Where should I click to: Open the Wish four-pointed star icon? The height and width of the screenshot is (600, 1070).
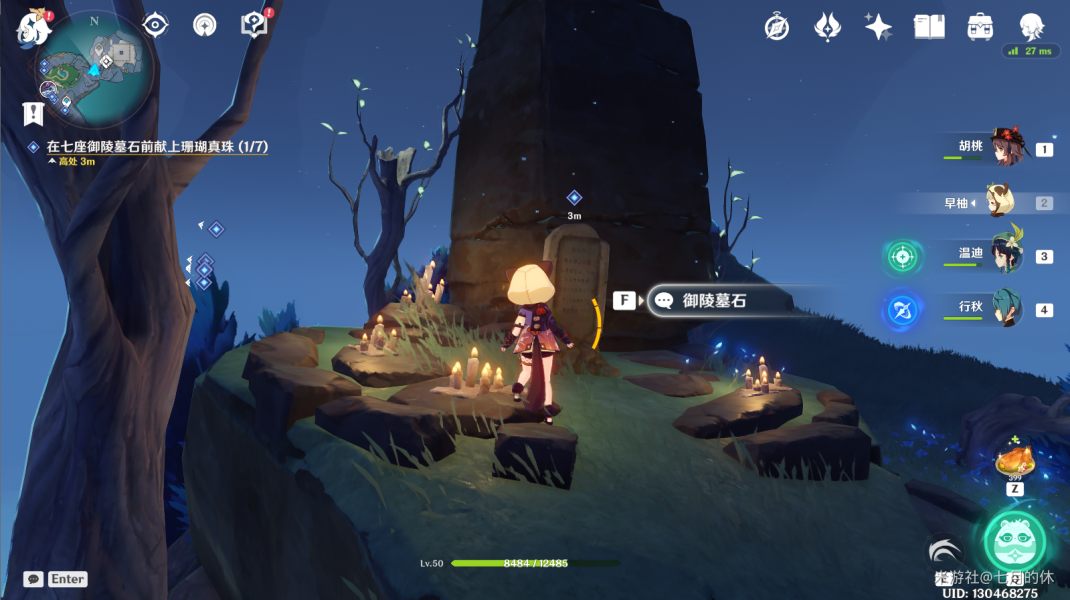click(x=878, y=27)
